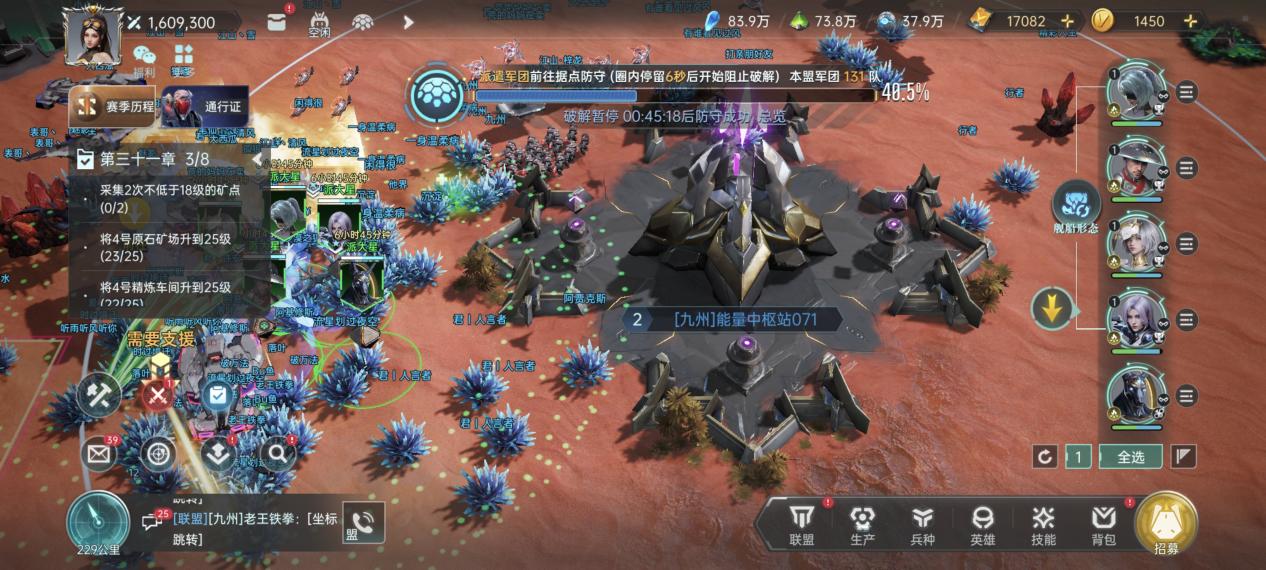Add gold coins with the 1450 plus button

[1190, 21]
